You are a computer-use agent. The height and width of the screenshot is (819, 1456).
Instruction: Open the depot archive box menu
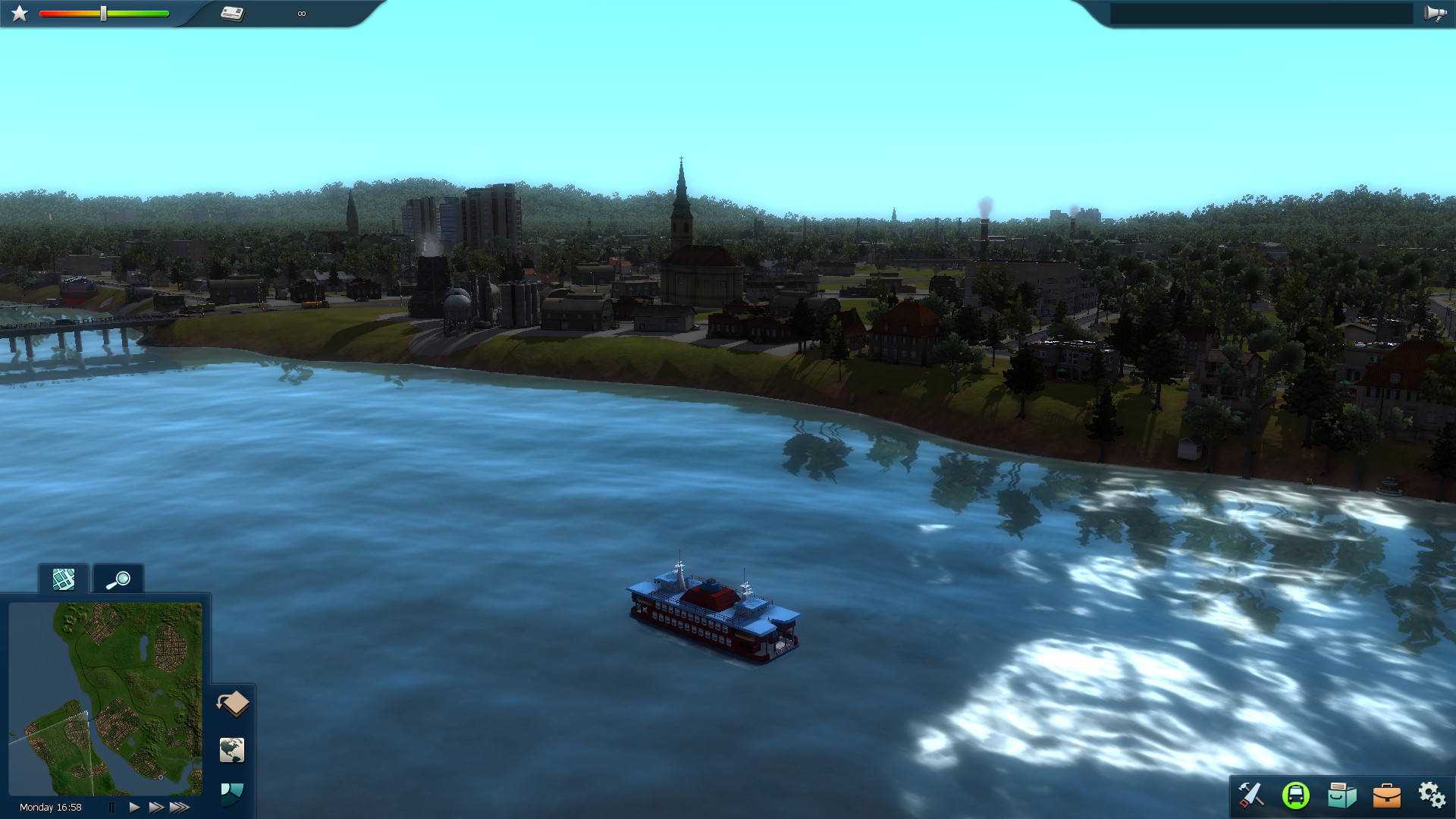pos(1342,795)
